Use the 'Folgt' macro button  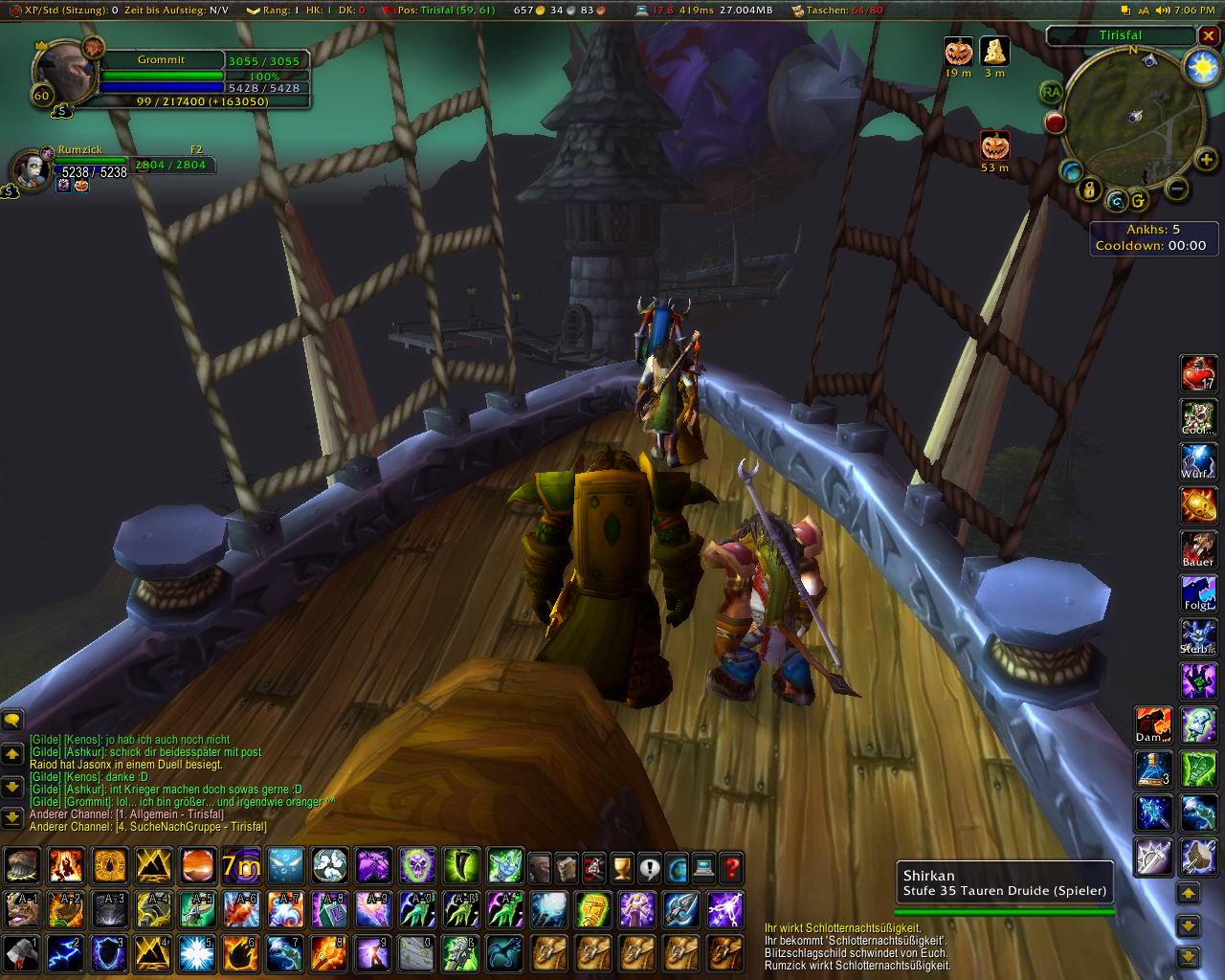pyautogui.click(x=1198, y=593)
